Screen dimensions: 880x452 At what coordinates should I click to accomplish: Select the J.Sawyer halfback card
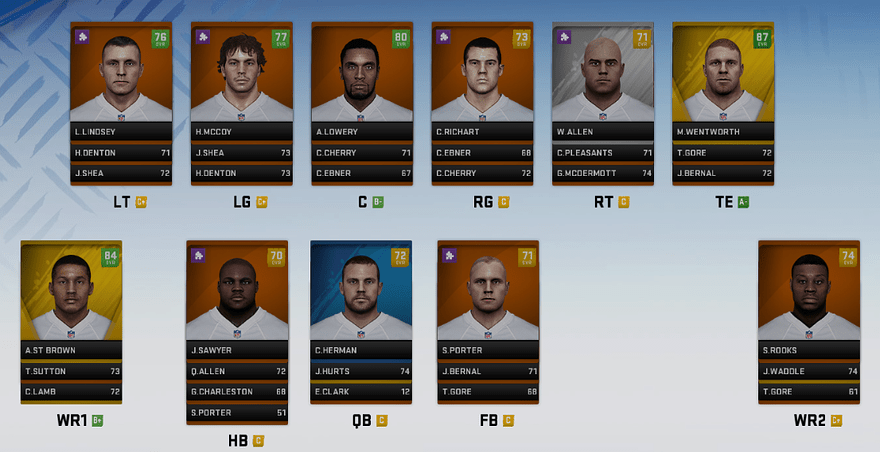click(x=237, y=297)
